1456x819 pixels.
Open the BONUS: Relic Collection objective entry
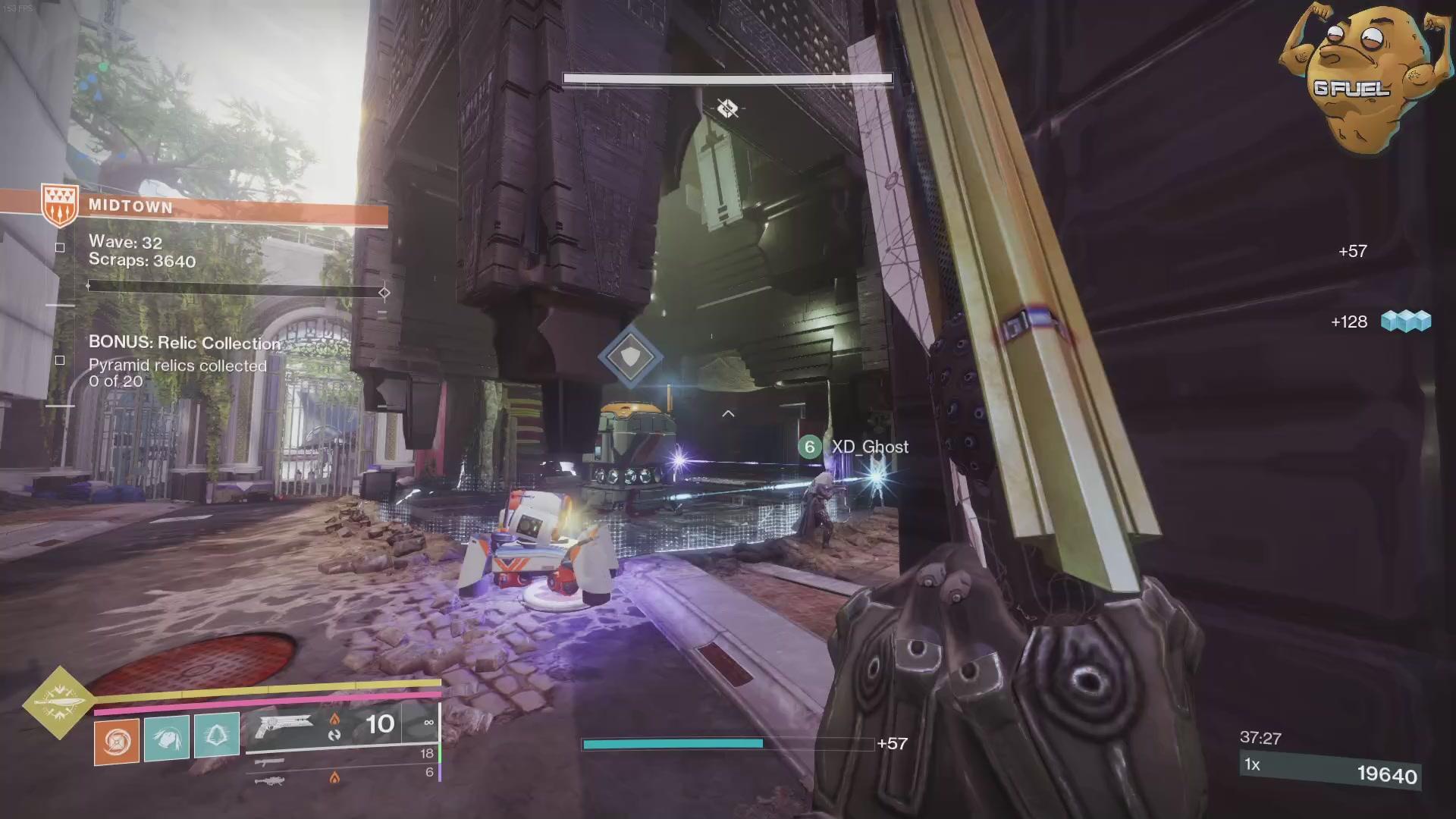(184, 344)
